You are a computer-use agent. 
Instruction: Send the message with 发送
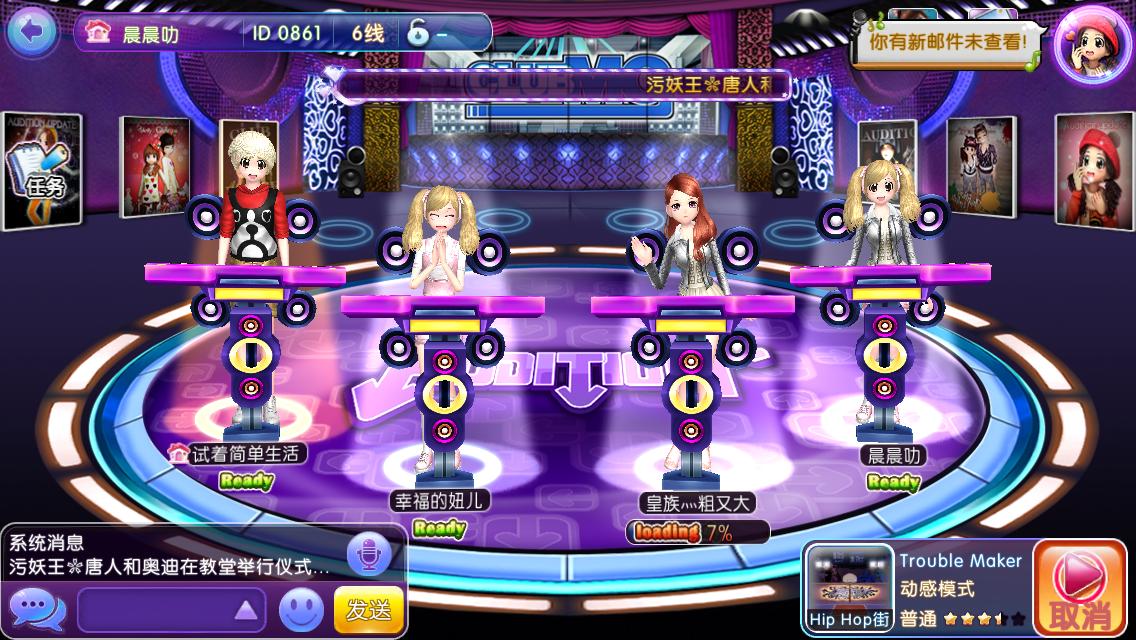point(368,608)
